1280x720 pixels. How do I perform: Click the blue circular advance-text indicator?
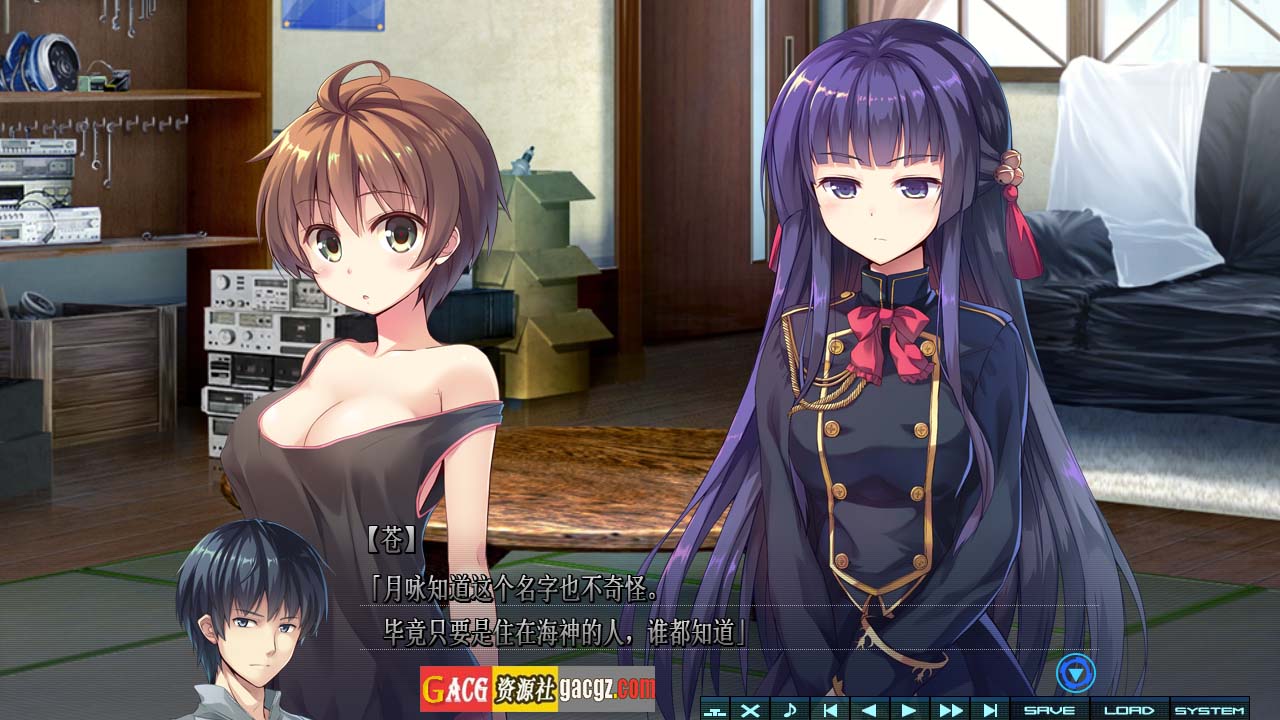(1075, 673)
